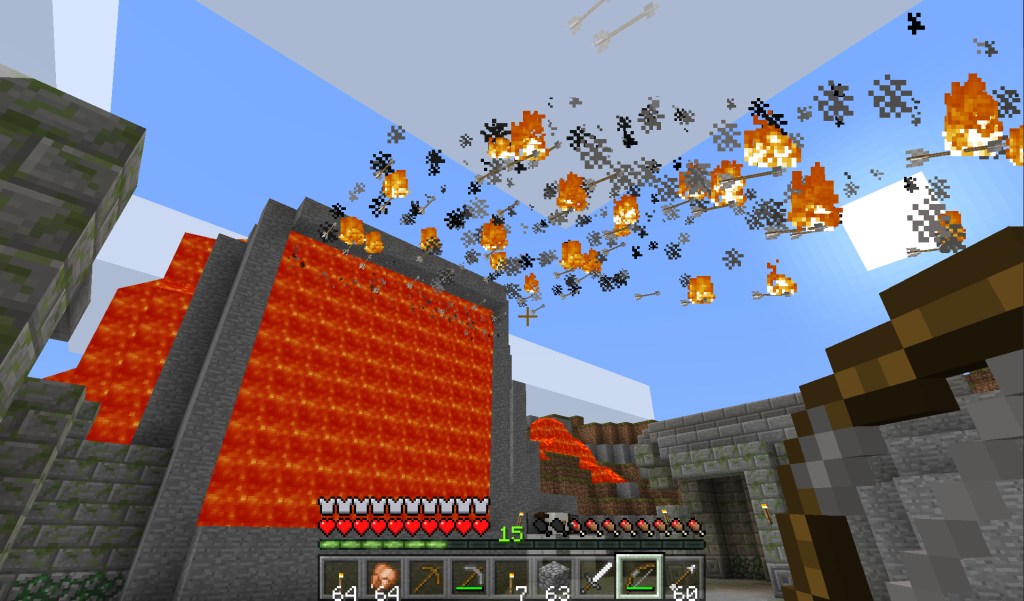
Task: Equip the iron sword from hotbar
Action: tap(596, 579)
